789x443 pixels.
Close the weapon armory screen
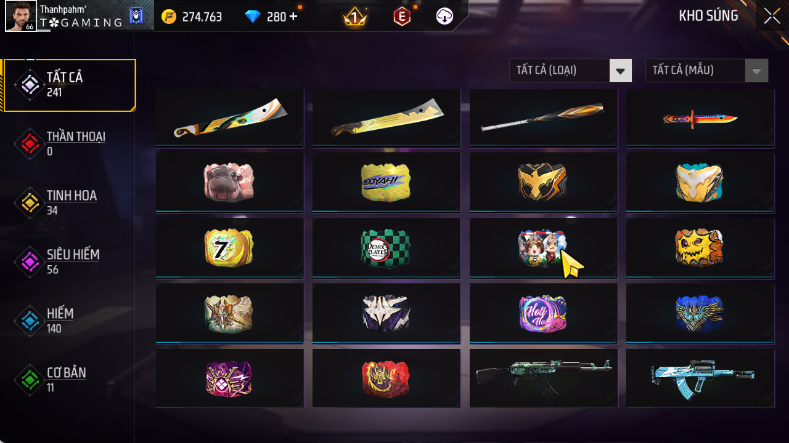click(x=771, y=16)
